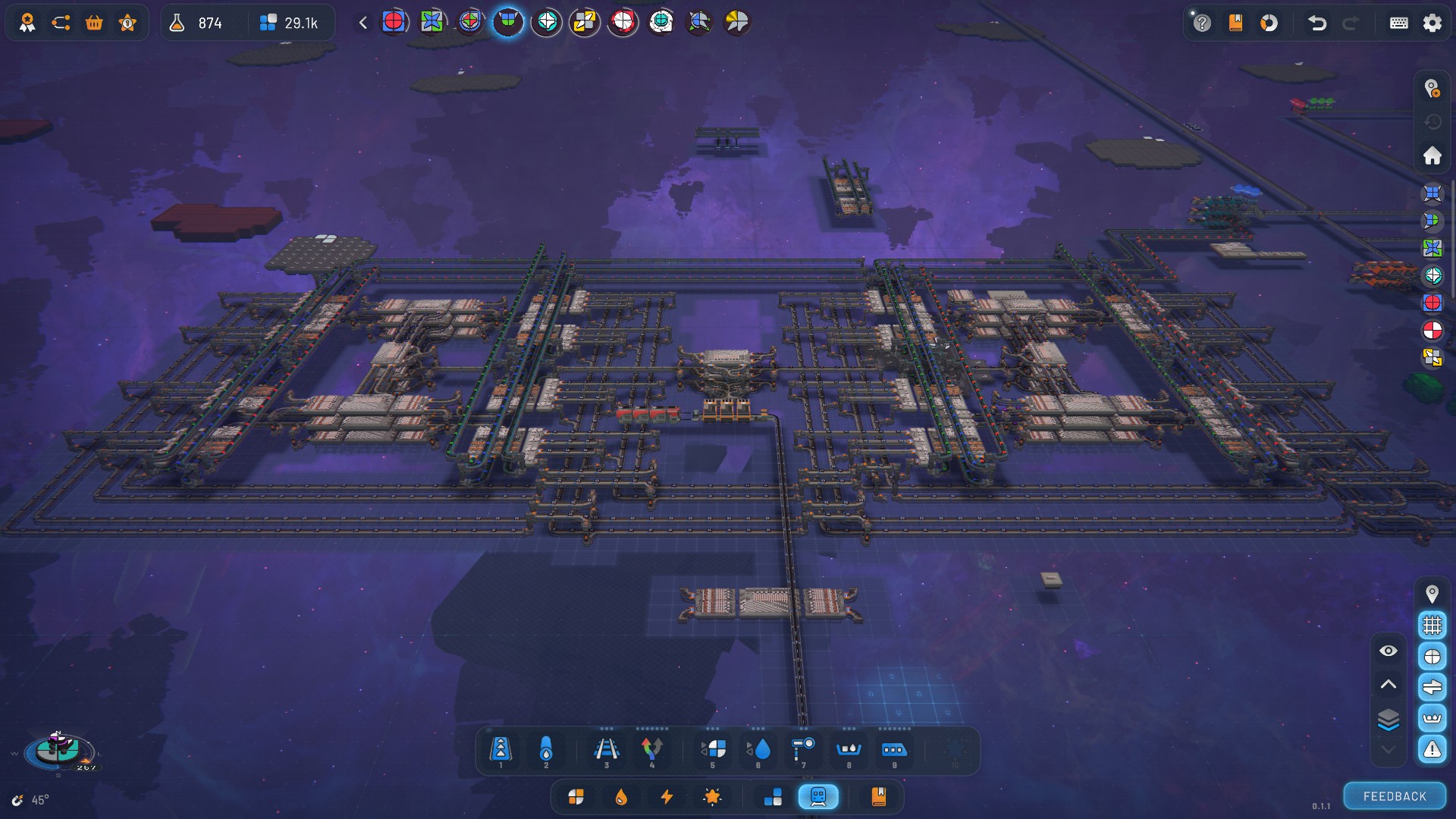Select the train wagon slot 9
The image size is (1456, 819).
point(893,750)
